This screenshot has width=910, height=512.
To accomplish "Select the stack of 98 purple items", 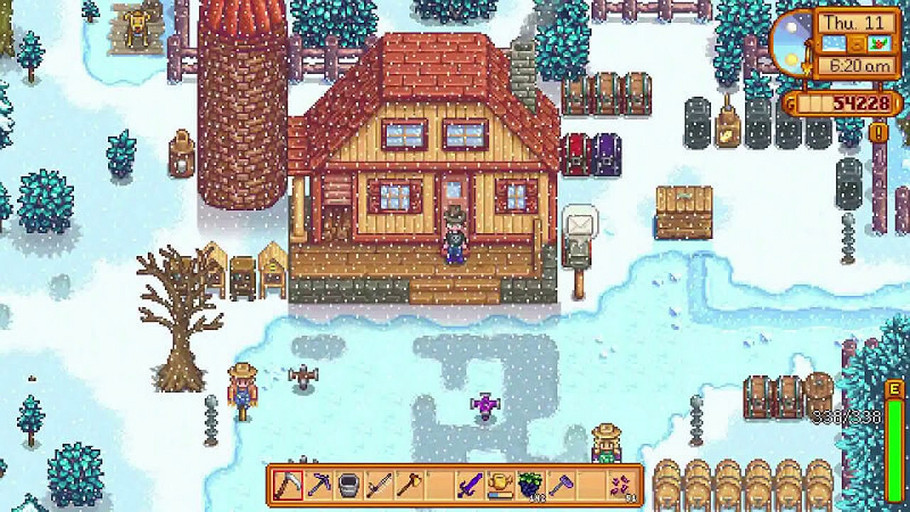I will 622,485.
